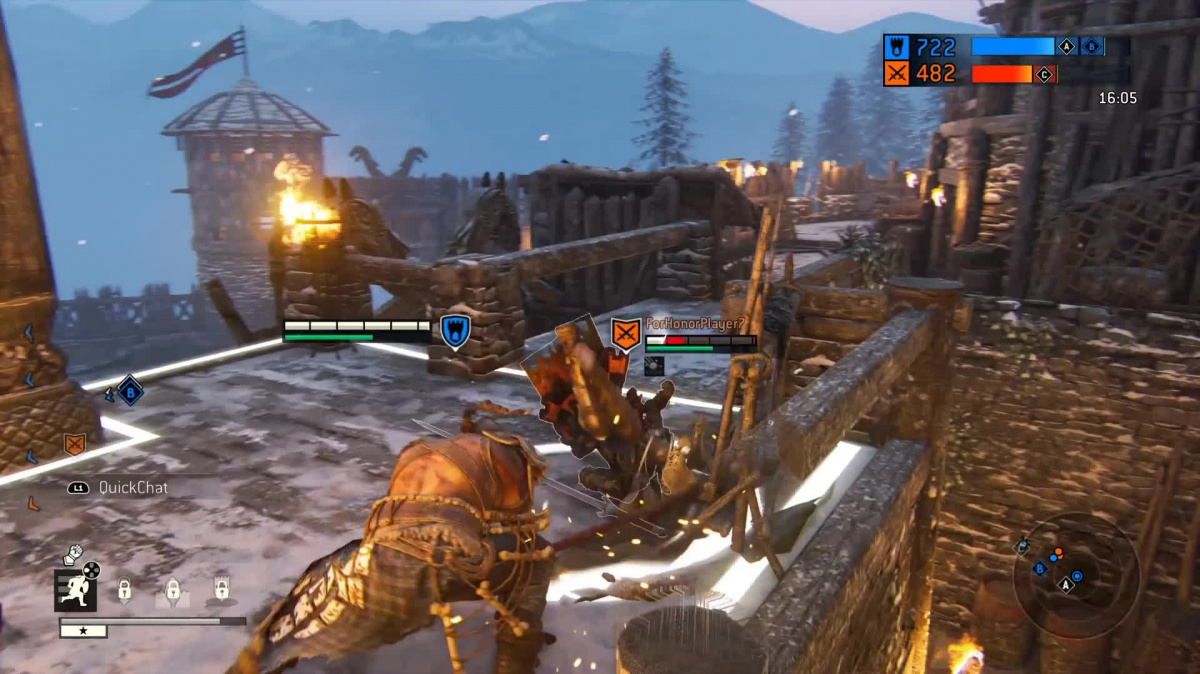1200x674 pixels.
Task: Click the blue team emblem on scoreboard
Action: tap(896, 46)
